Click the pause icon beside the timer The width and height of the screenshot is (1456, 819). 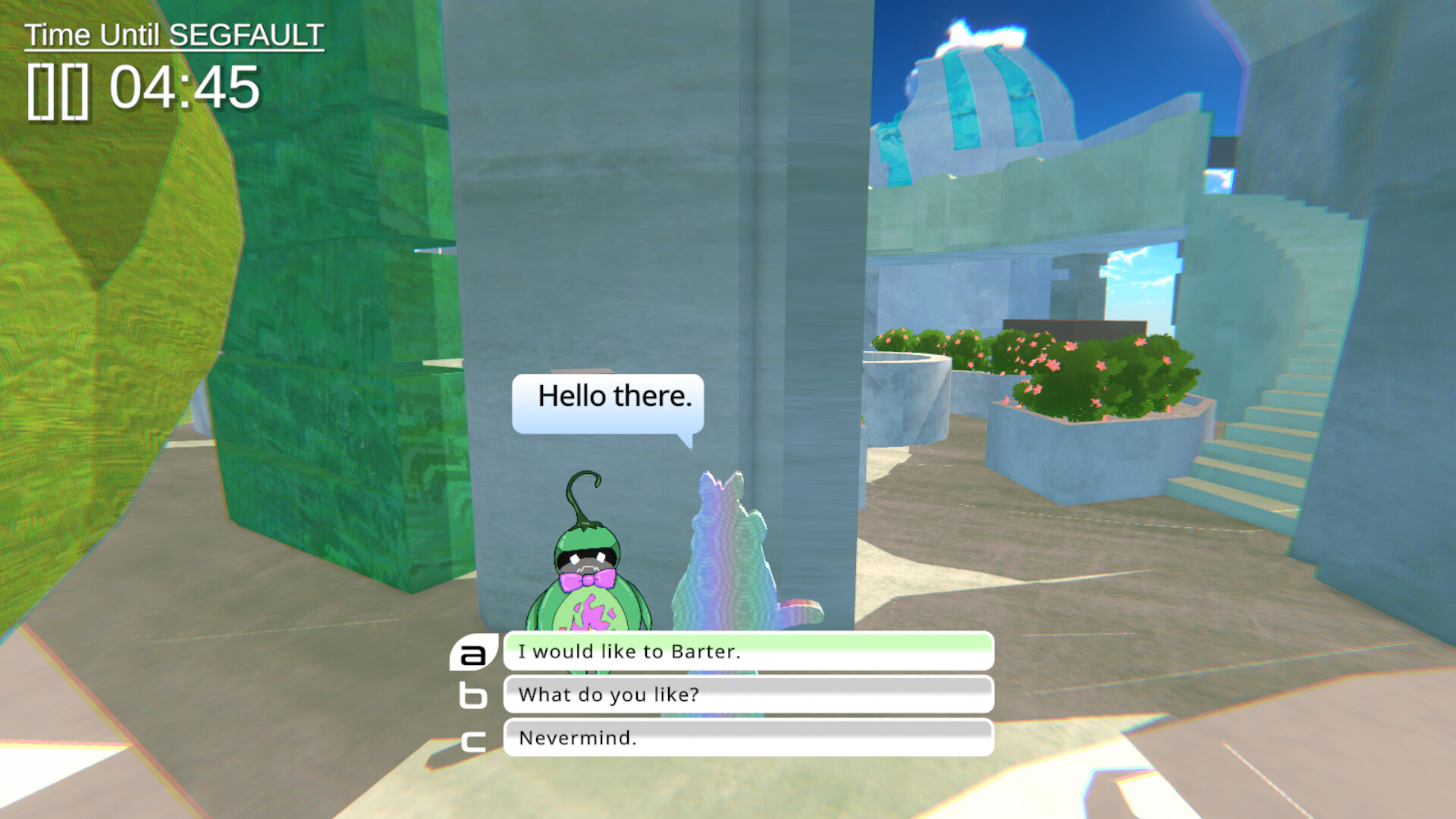point(59,89)
